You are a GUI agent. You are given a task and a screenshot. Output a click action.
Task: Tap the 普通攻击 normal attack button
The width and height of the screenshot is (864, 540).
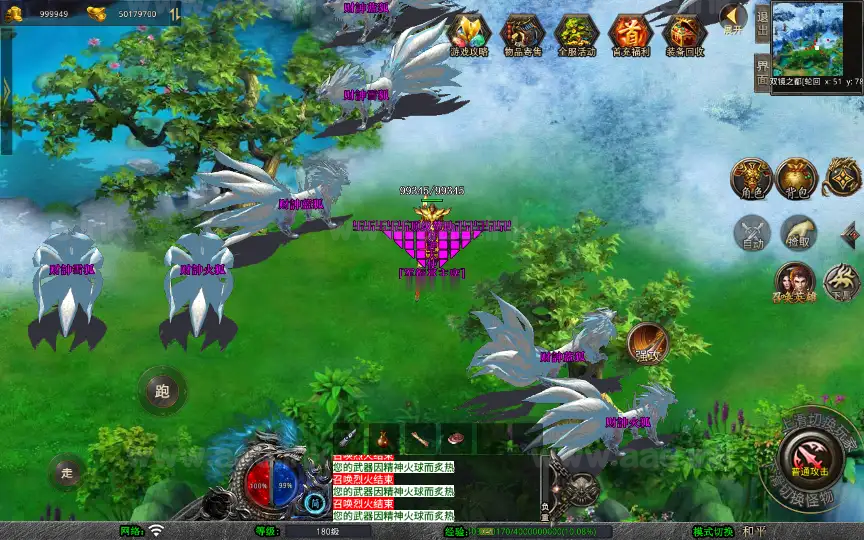coord(808,459)
